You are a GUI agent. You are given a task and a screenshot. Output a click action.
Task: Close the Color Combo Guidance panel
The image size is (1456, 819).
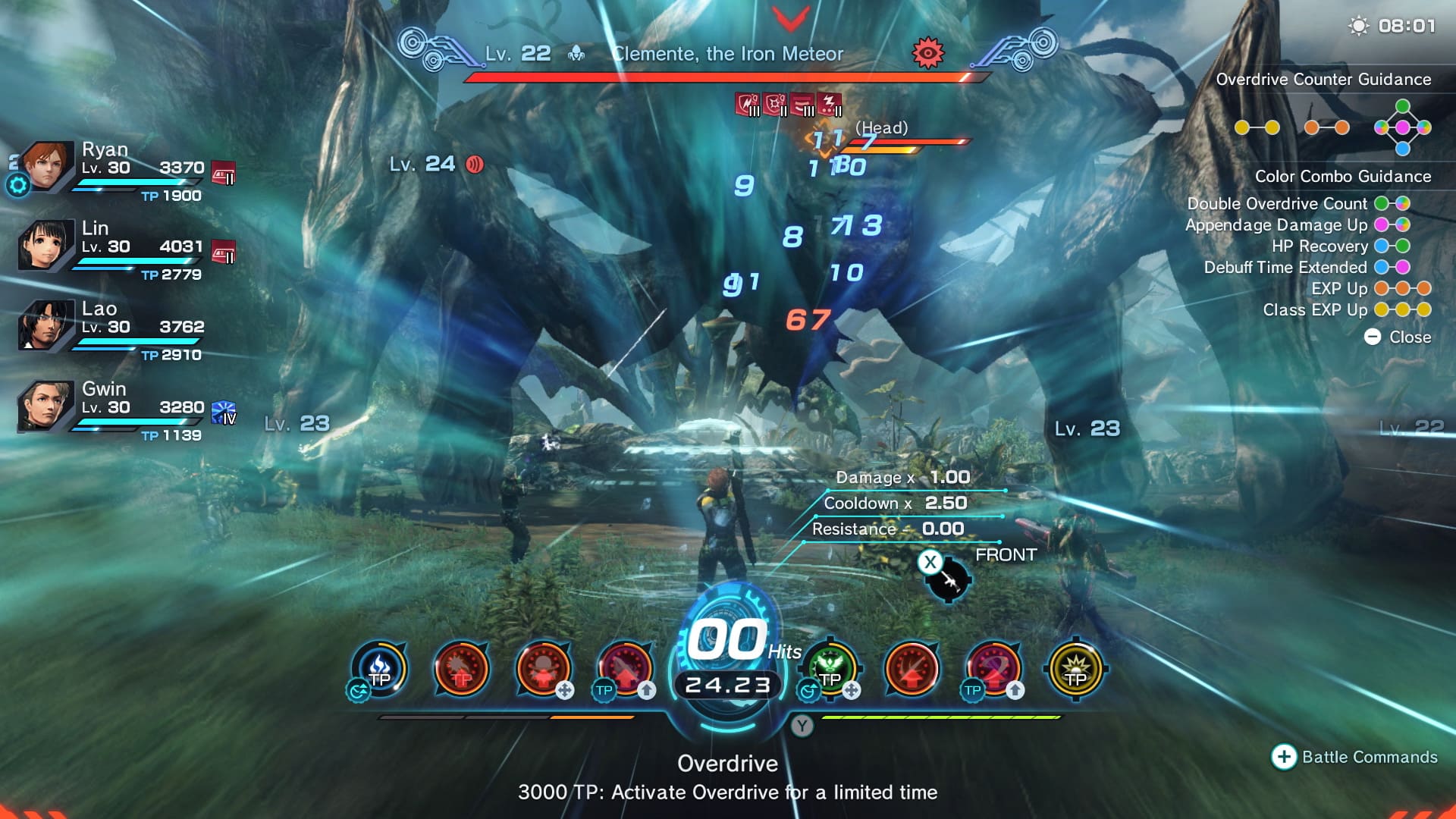coord(1398,337)
